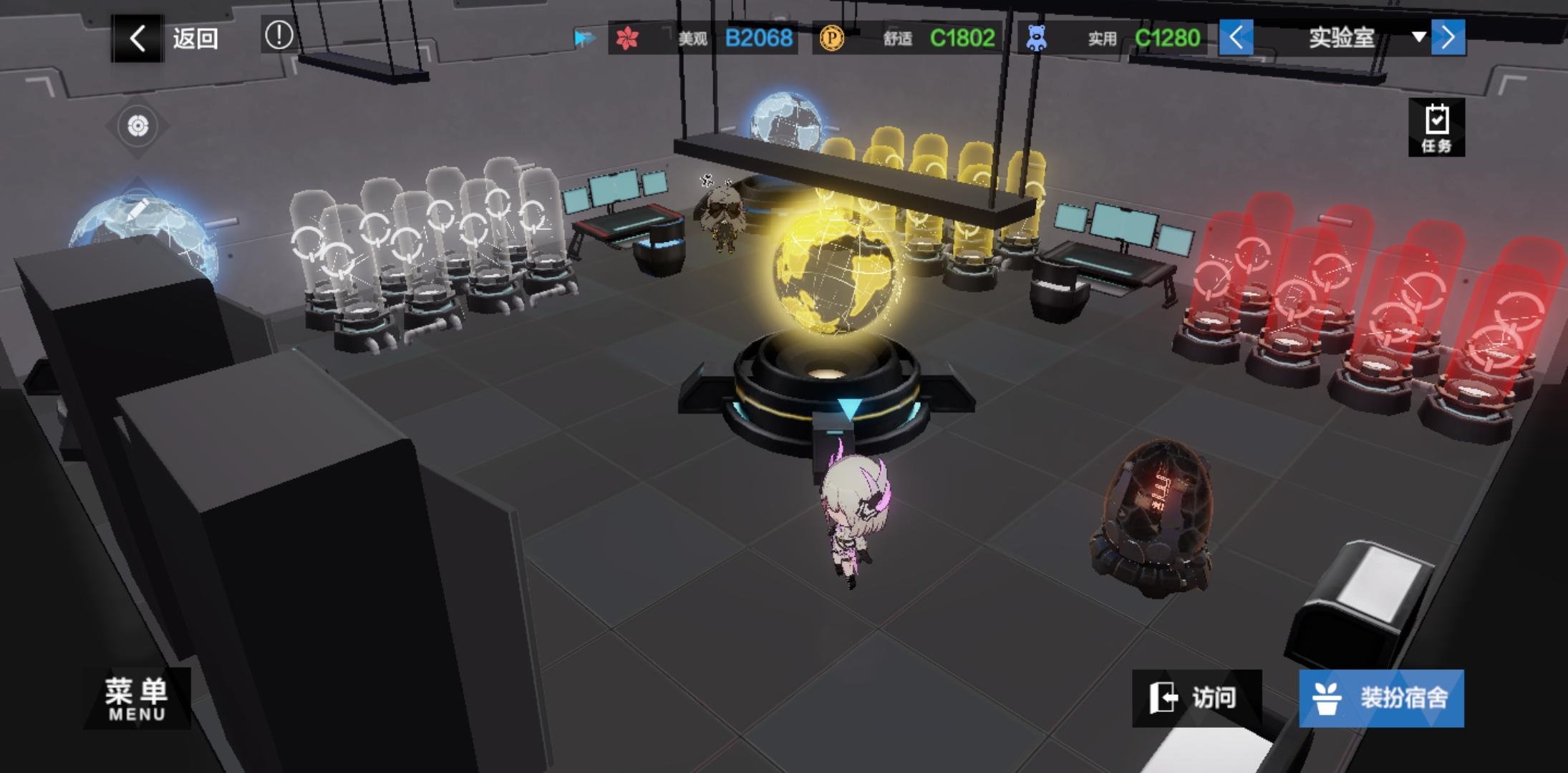This screenshot has height=773, width=1568.
Task: Click the exclamation notice icon near 返回
Action: (279, 34)
